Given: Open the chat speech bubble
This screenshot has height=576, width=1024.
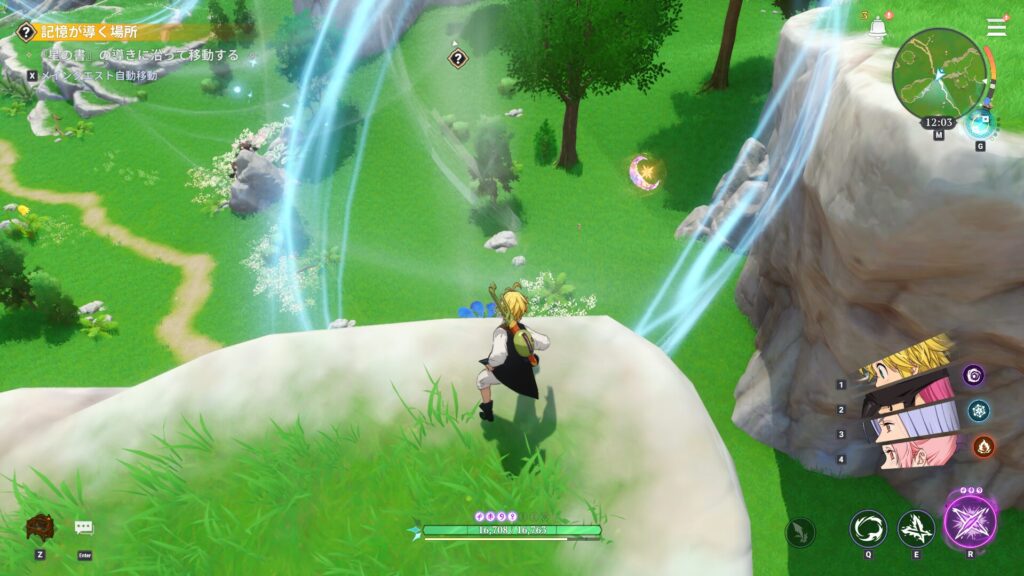Looking at the screenshot, I should coord(84,527).
